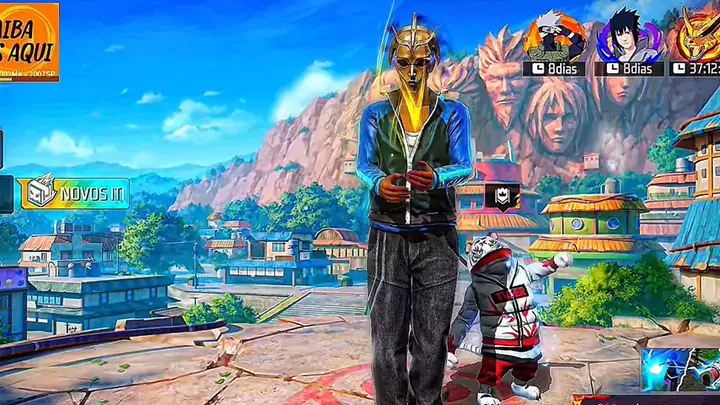The image size is (720, 405).
Task: Open the Novos Itens button
Action: [x=71, y=193]
